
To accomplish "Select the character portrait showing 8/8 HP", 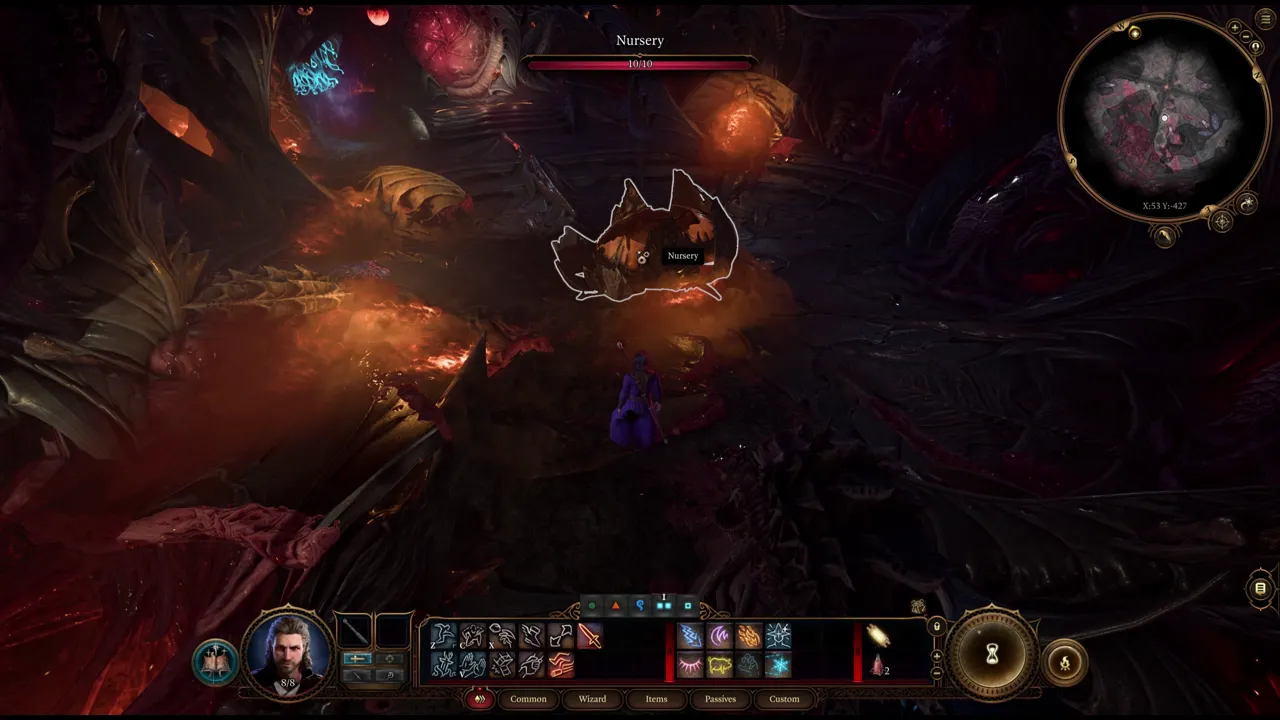I will pyautogui.click(x=288, y=652).
